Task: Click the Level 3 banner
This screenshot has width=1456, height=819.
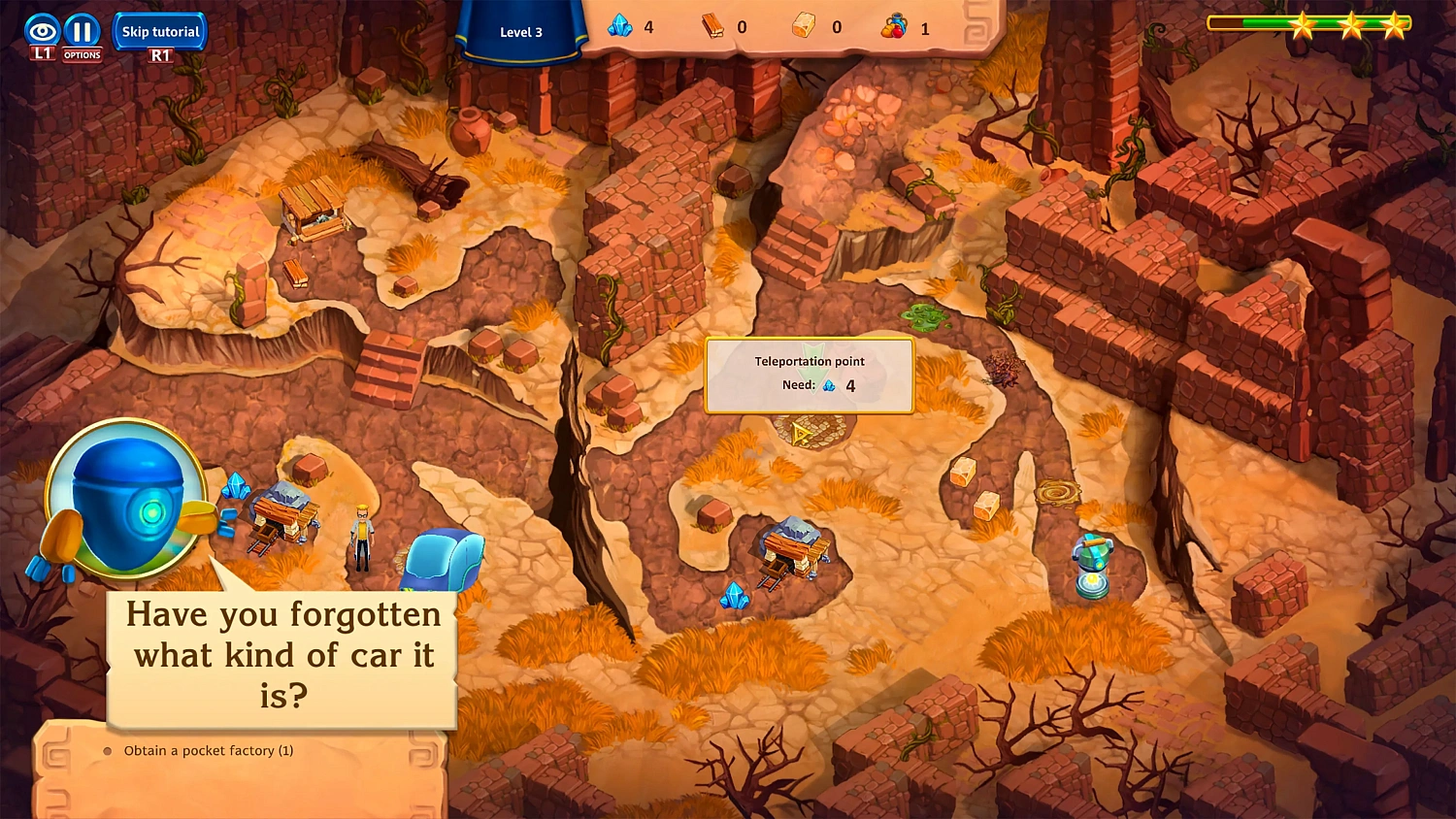Action: pos(521,31)
